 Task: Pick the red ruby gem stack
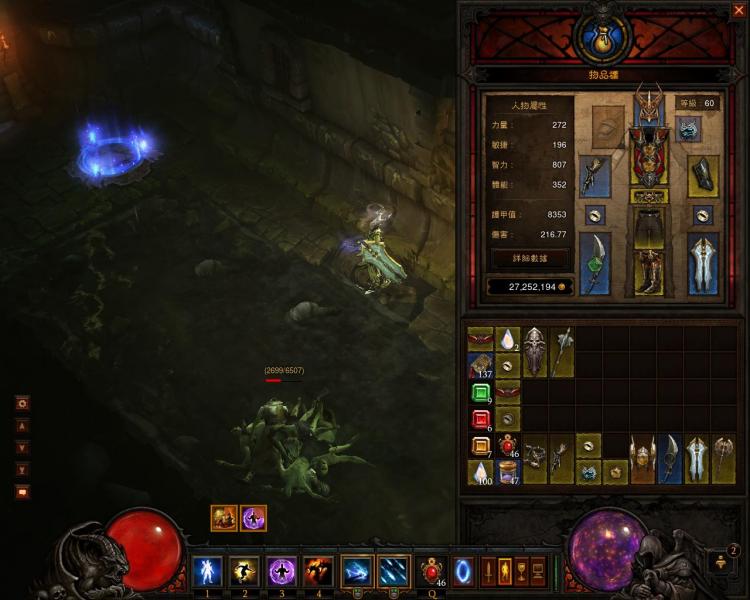[x=480, y=419]
